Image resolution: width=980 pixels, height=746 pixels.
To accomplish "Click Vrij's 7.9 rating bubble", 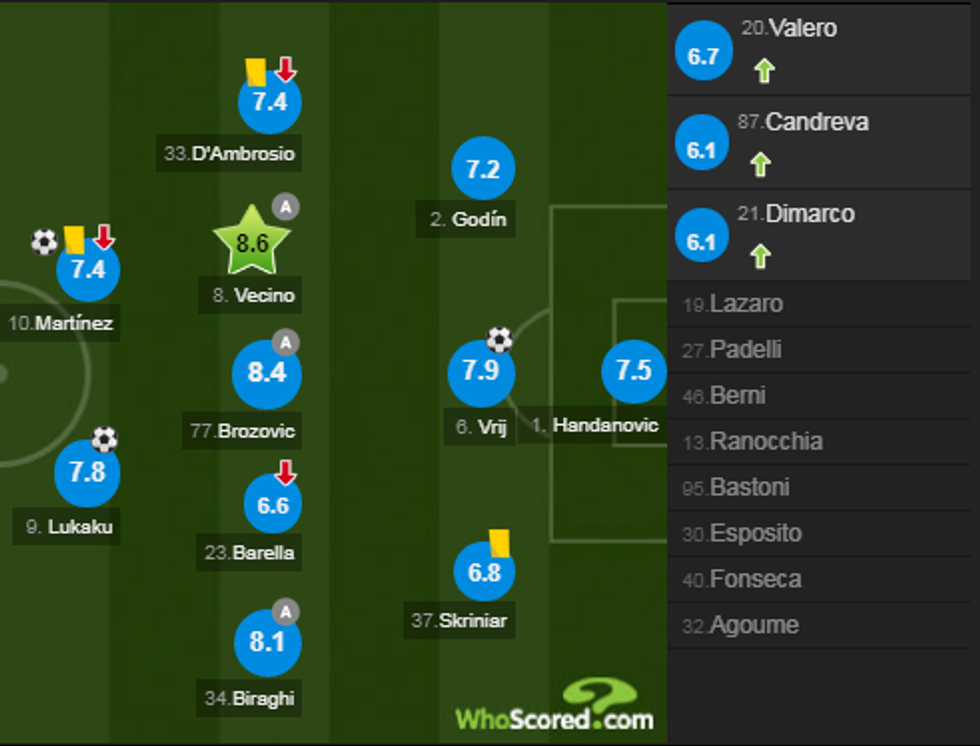I will point(480,371).
